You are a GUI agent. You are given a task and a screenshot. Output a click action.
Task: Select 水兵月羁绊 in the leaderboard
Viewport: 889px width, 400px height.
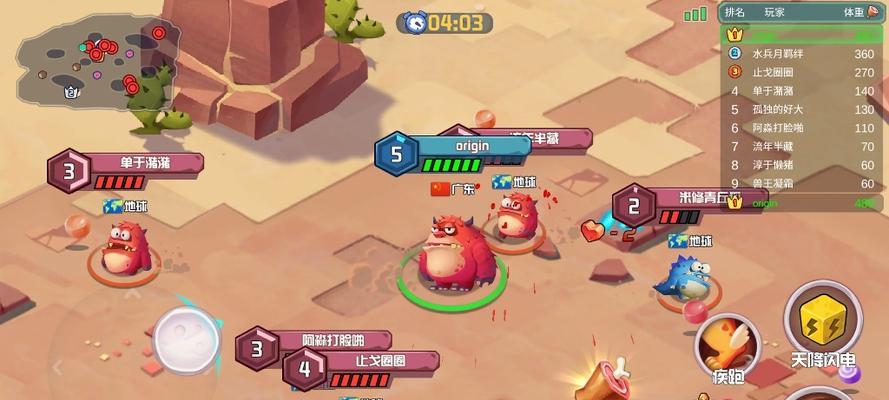800,54
